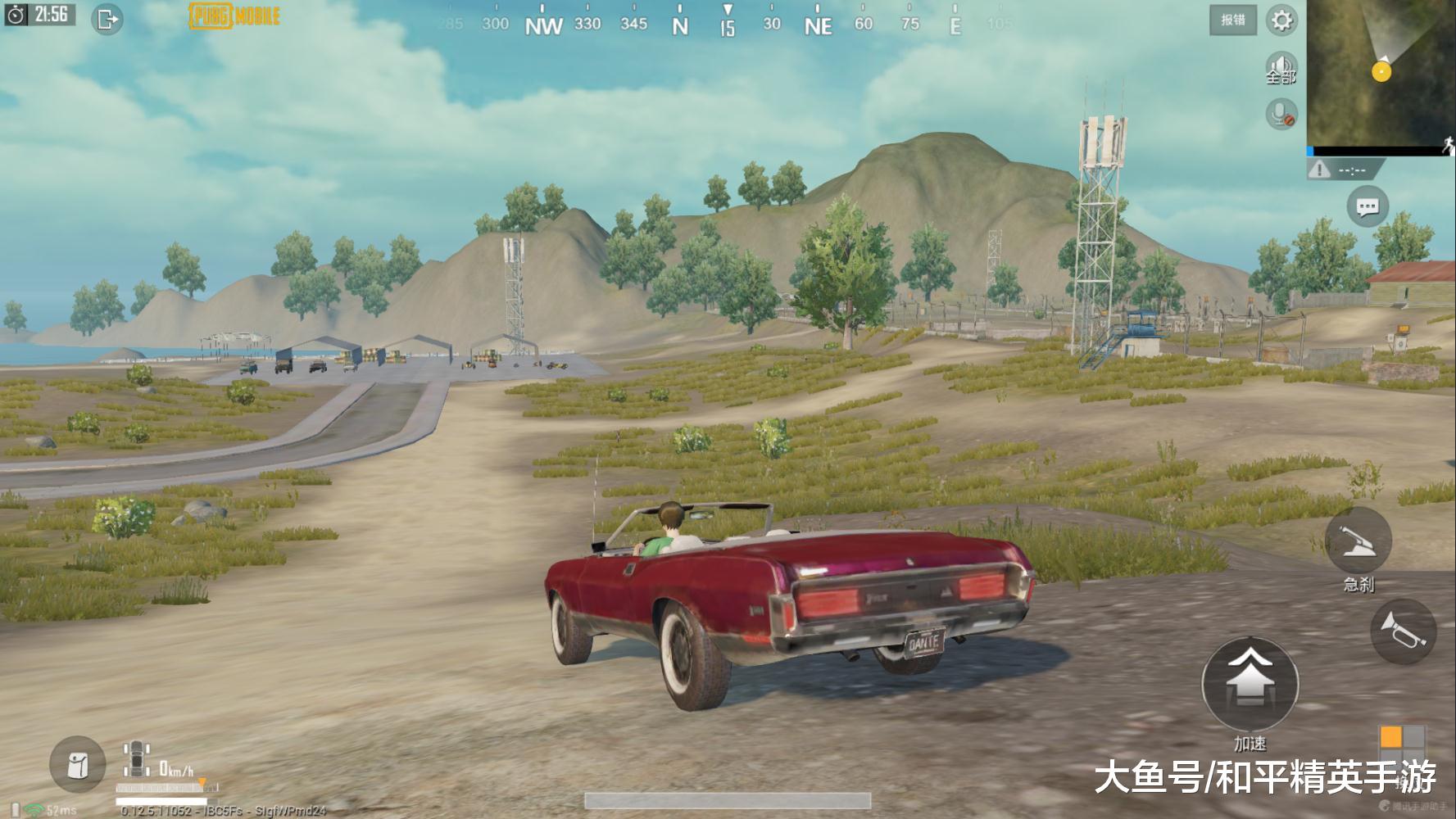Activate the 急刹 handbrake button
Screen dimensions: 1456x819
1358,541
